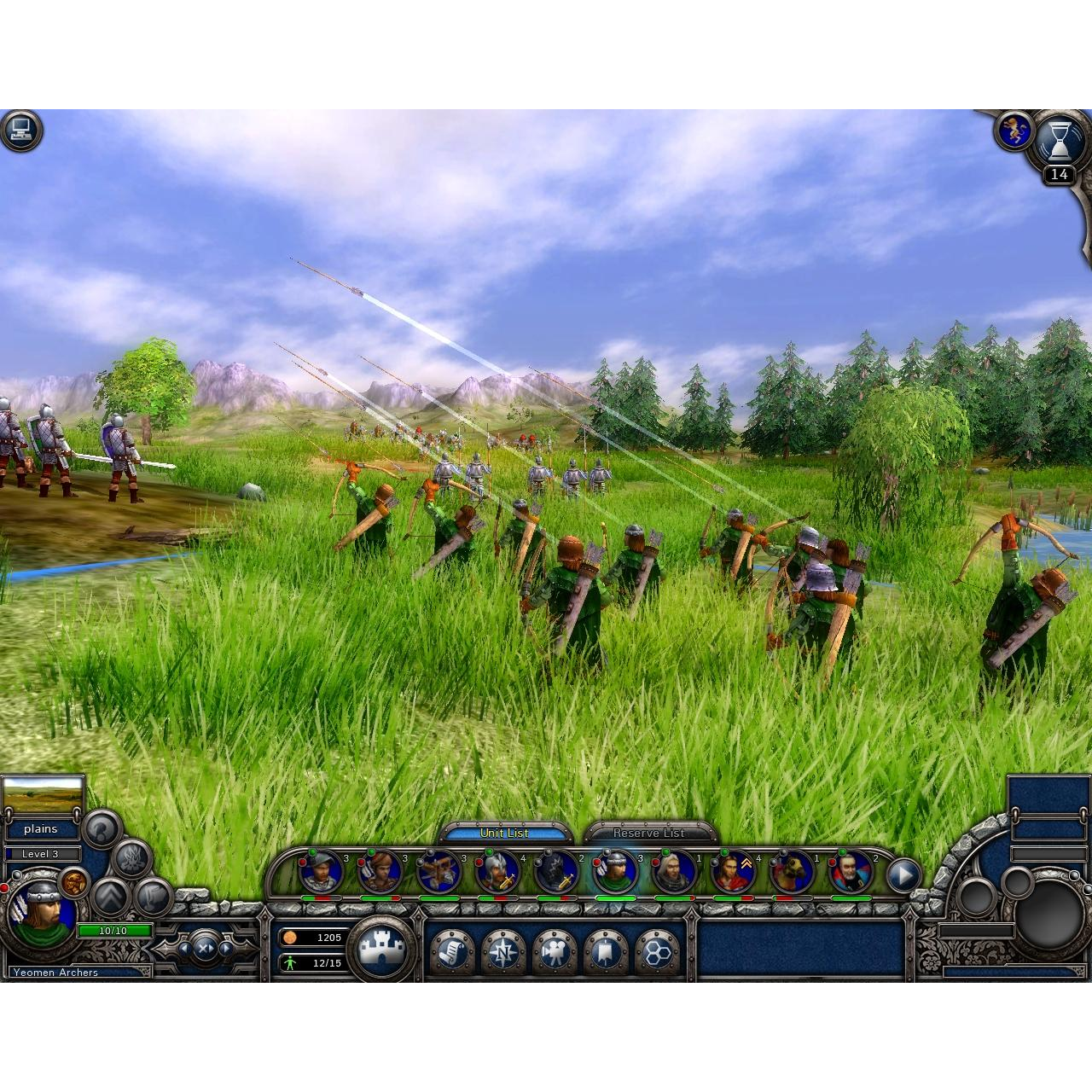Select previous unit with left arrow
This screenshot has width=1092, height=1092.
(x=183, y=948)
